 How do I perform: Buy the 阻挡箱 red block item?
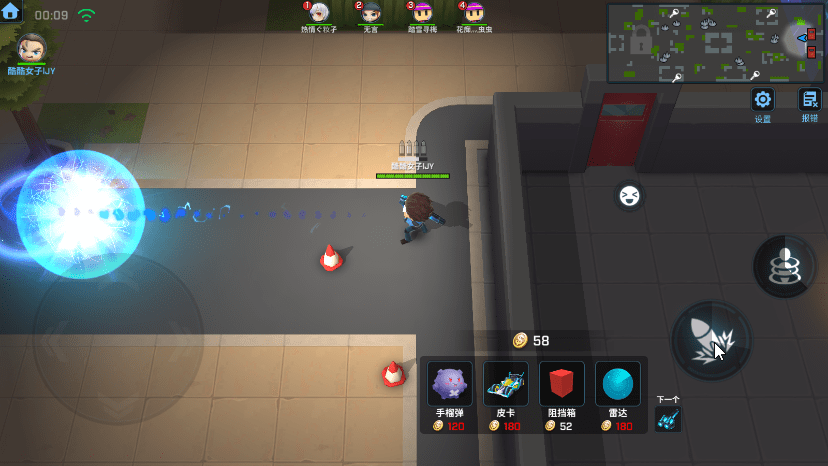click(562, 384)
